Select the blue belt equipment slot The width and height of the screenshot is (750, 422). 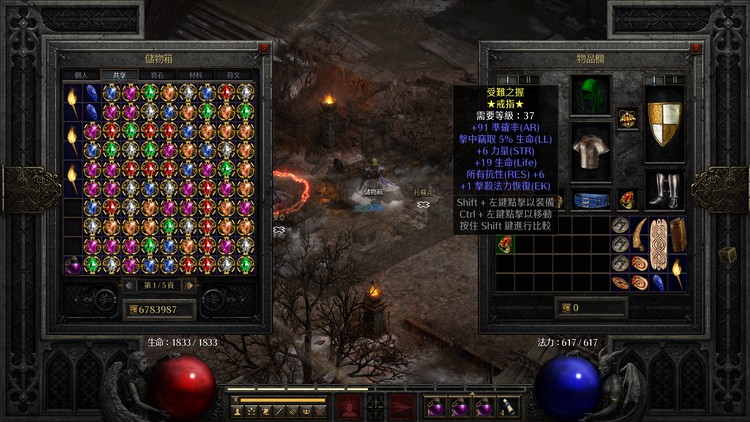click(590, 198)
